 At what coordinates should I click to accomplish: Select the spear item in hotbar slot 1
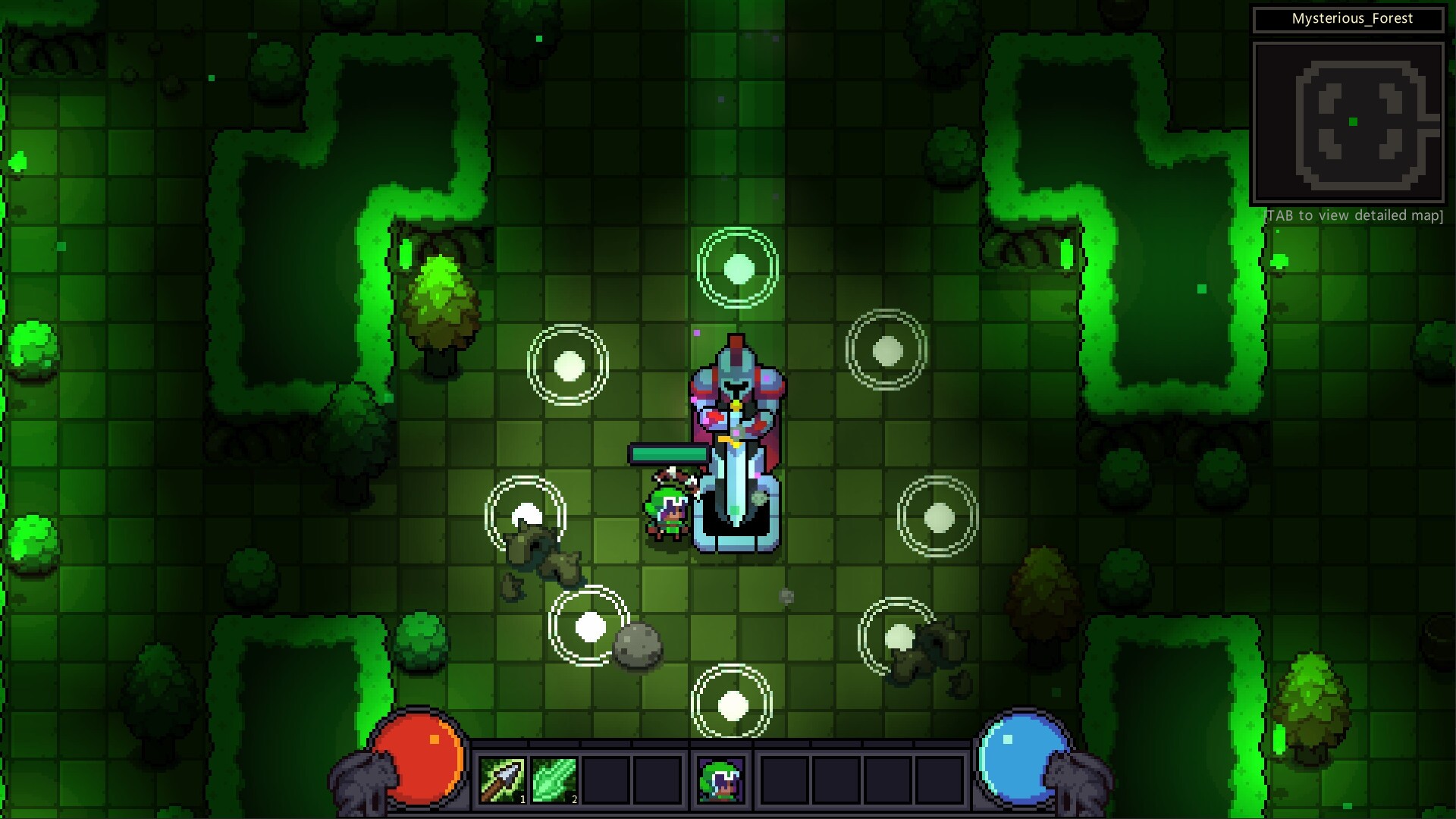tap(501, 780)
